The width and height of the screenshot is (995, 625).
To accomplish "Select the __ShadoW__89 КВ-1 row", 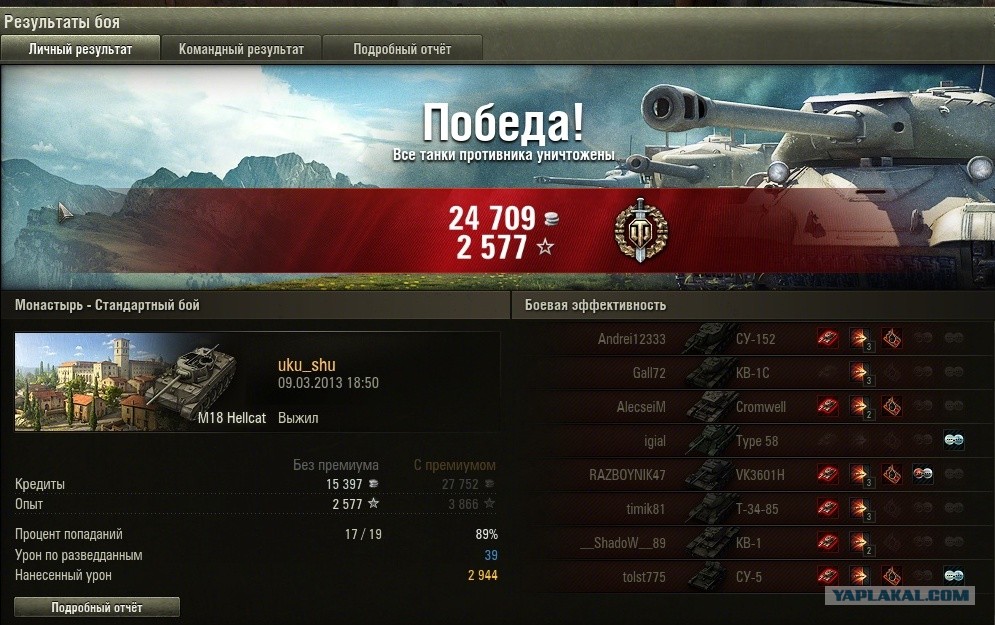I will 750,543.
